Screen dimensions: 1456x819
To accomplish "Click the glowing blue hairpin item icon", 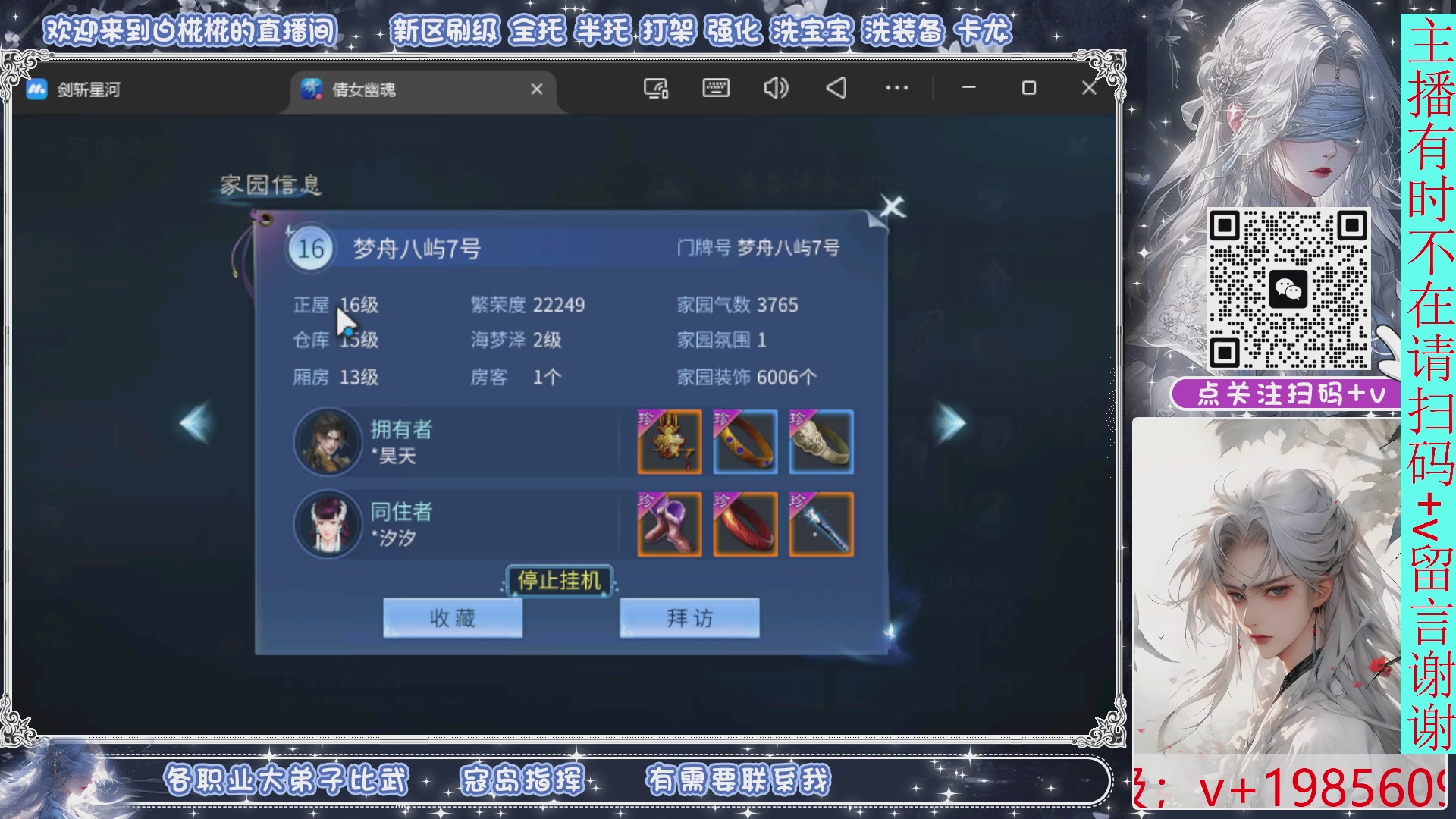I will [x=821, y=526].
